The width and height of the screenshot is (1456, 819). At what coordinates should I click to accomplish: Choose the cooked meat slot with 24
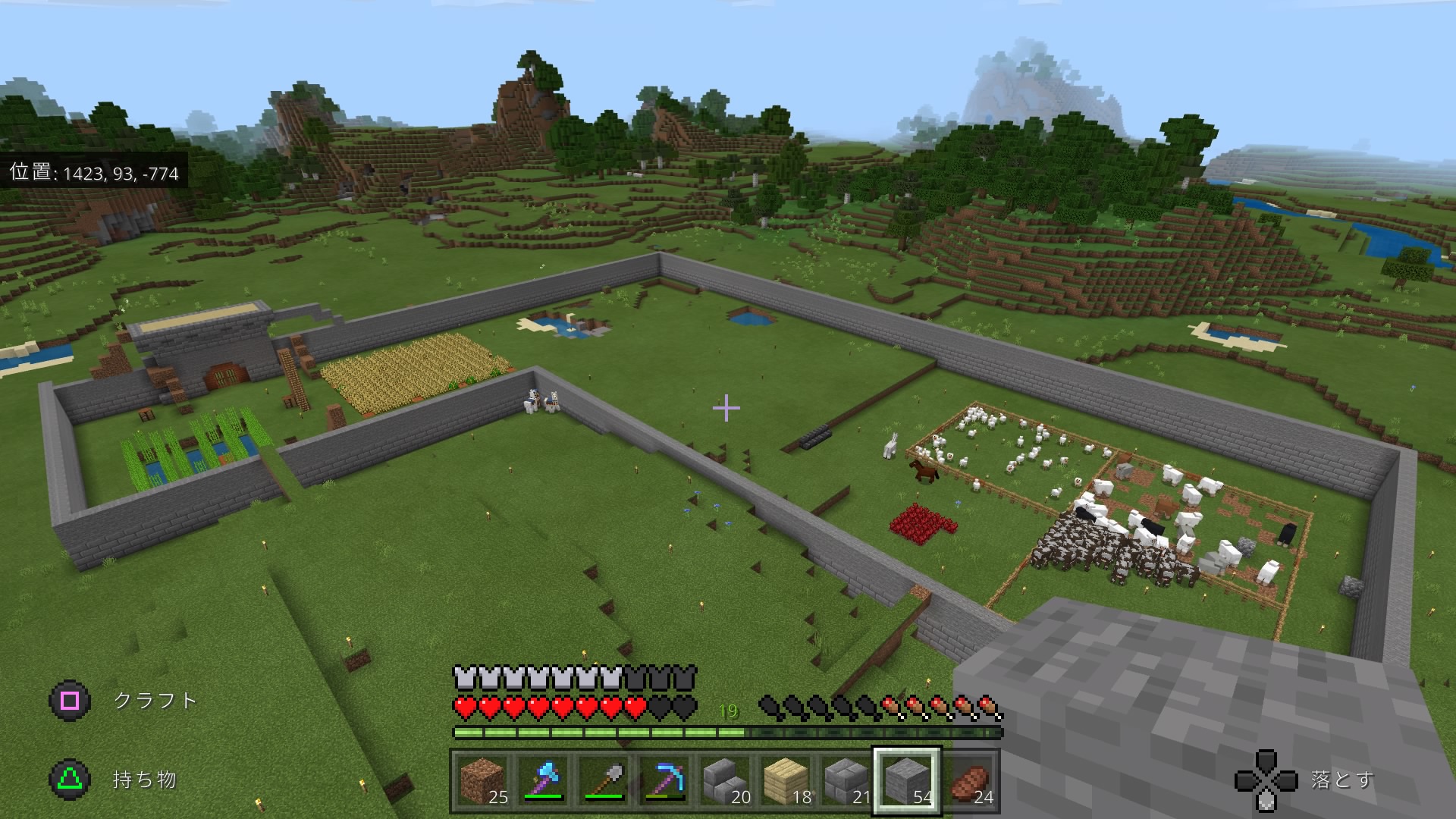[x=971, y=780]
